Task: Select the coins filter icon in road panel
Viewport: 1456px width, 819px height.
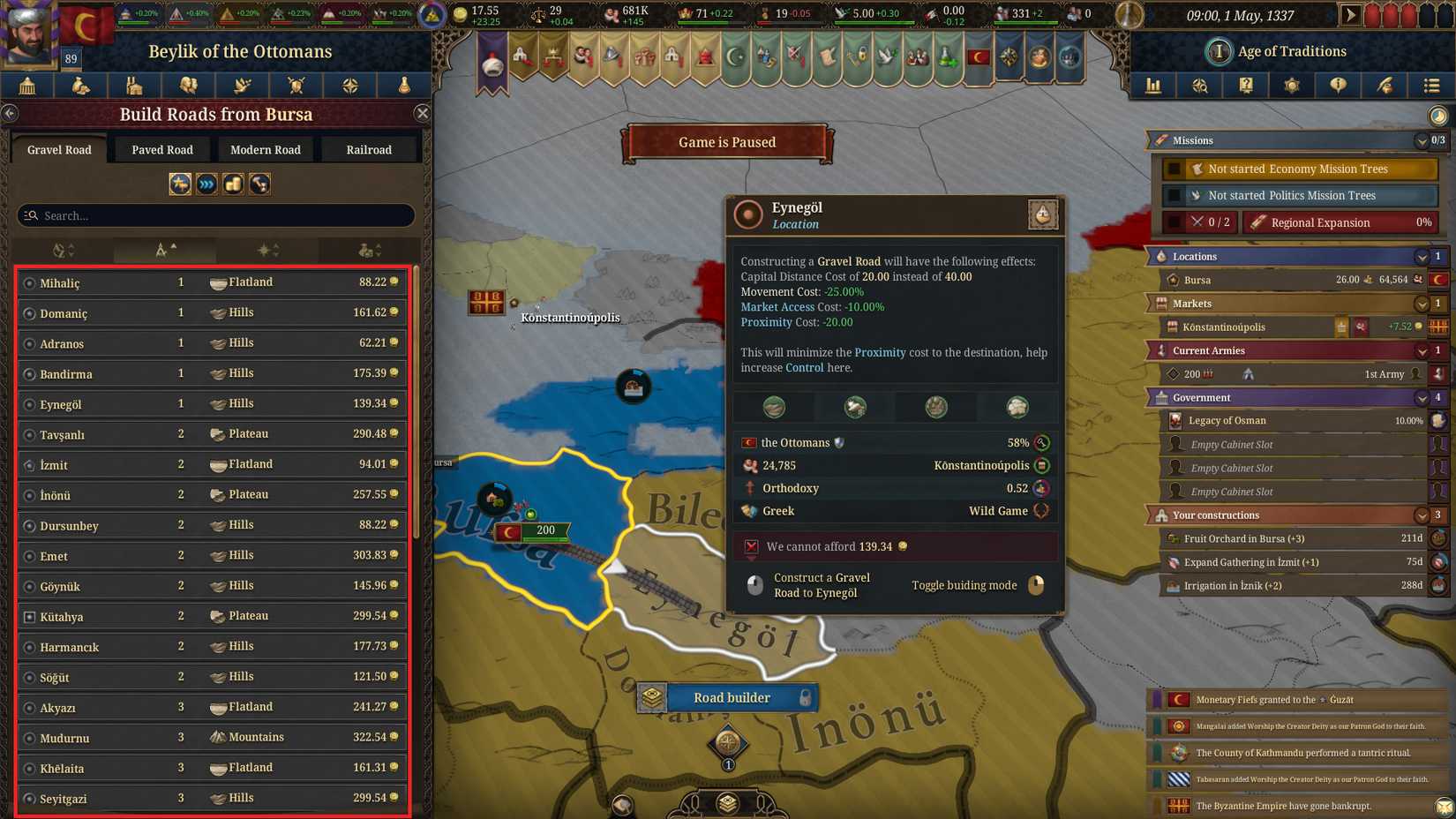Action: pos(233,184)
